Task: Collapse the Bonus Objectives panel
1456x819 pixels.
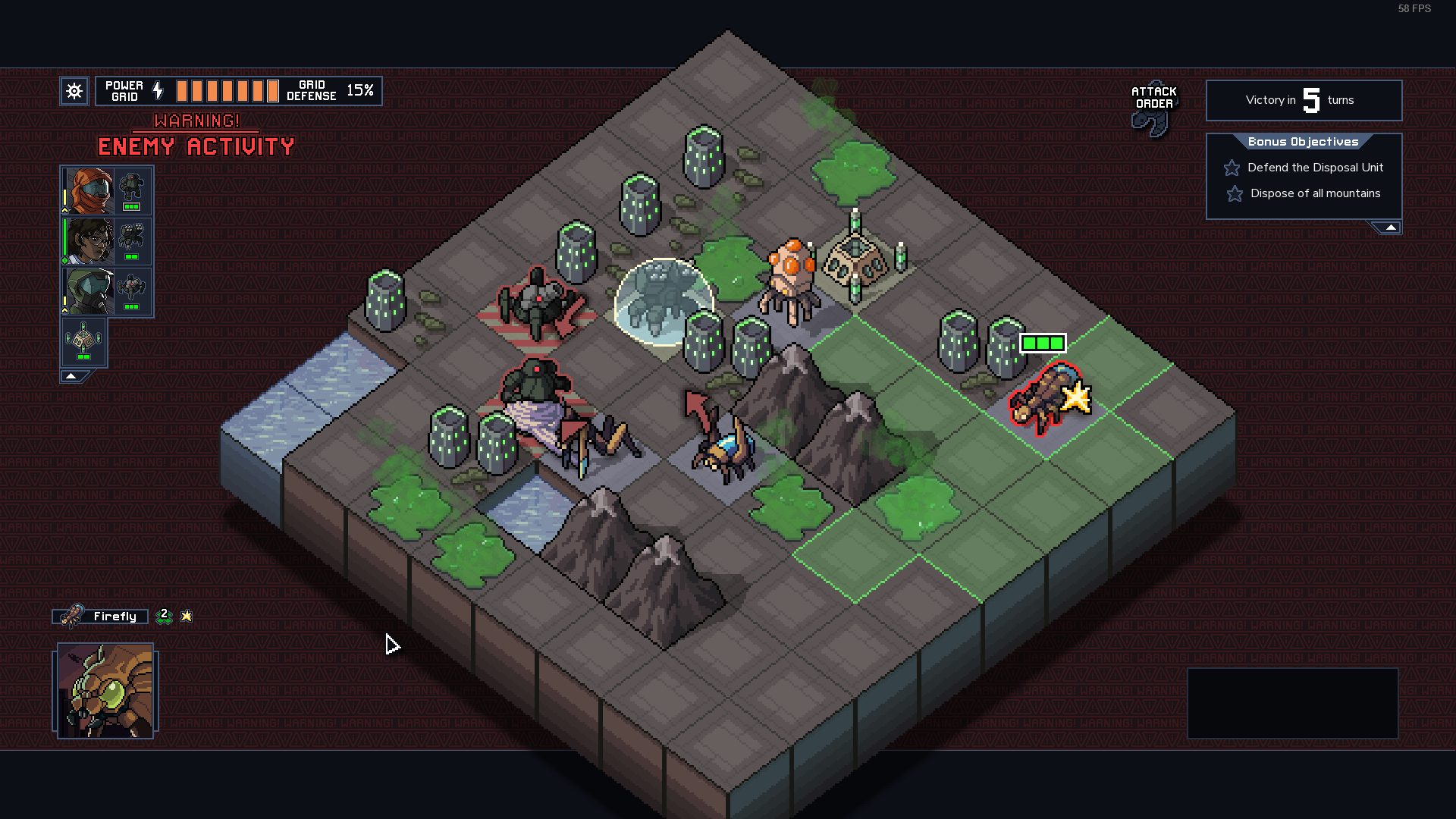Action: tap(1390, 227)
